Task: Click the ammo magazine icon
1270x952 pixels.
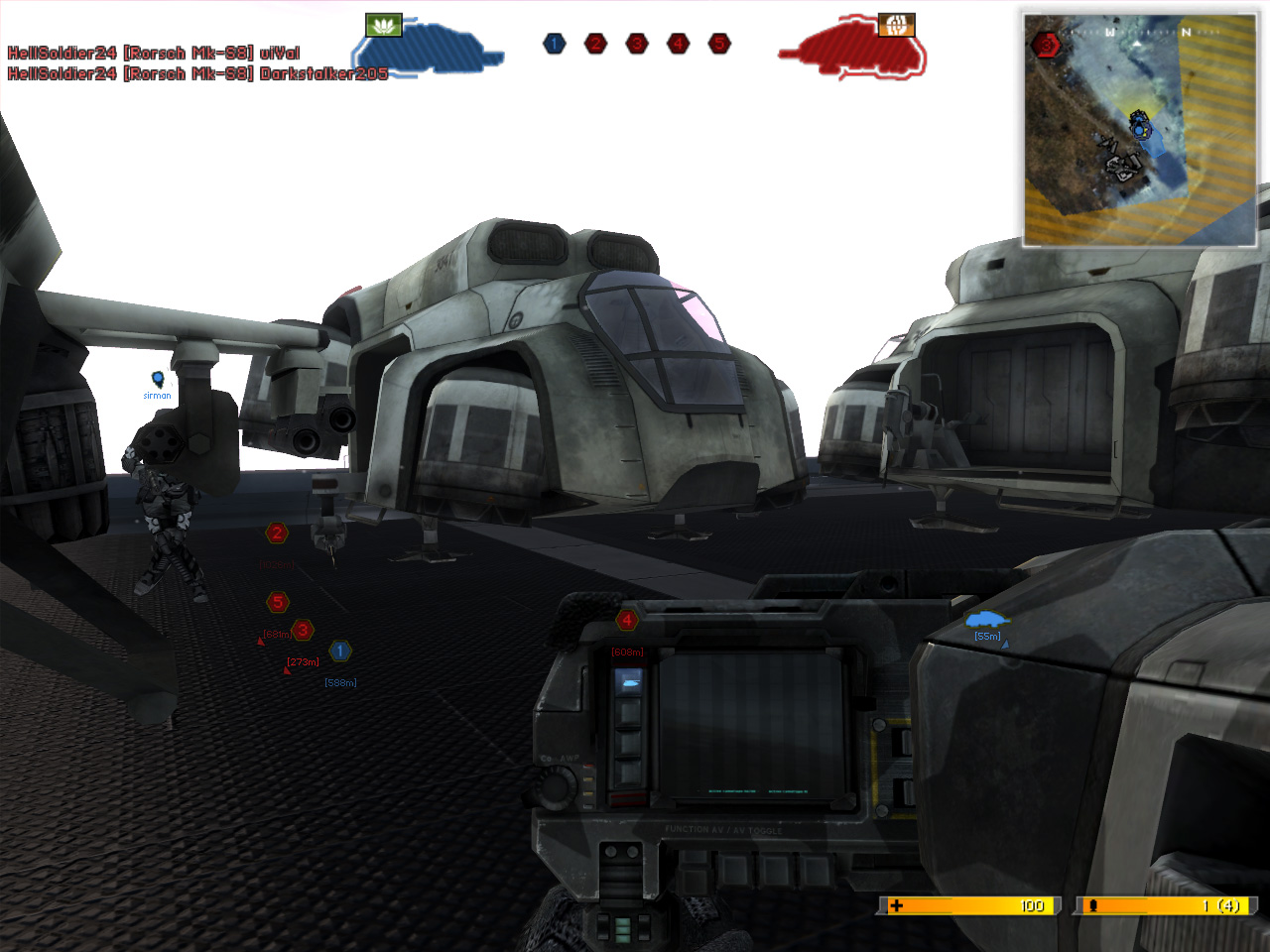Action: (1092, 905)
